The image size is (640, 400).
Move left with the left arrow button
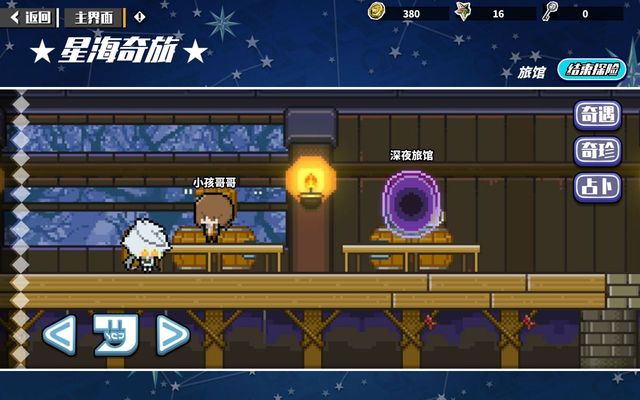point(58,334)
